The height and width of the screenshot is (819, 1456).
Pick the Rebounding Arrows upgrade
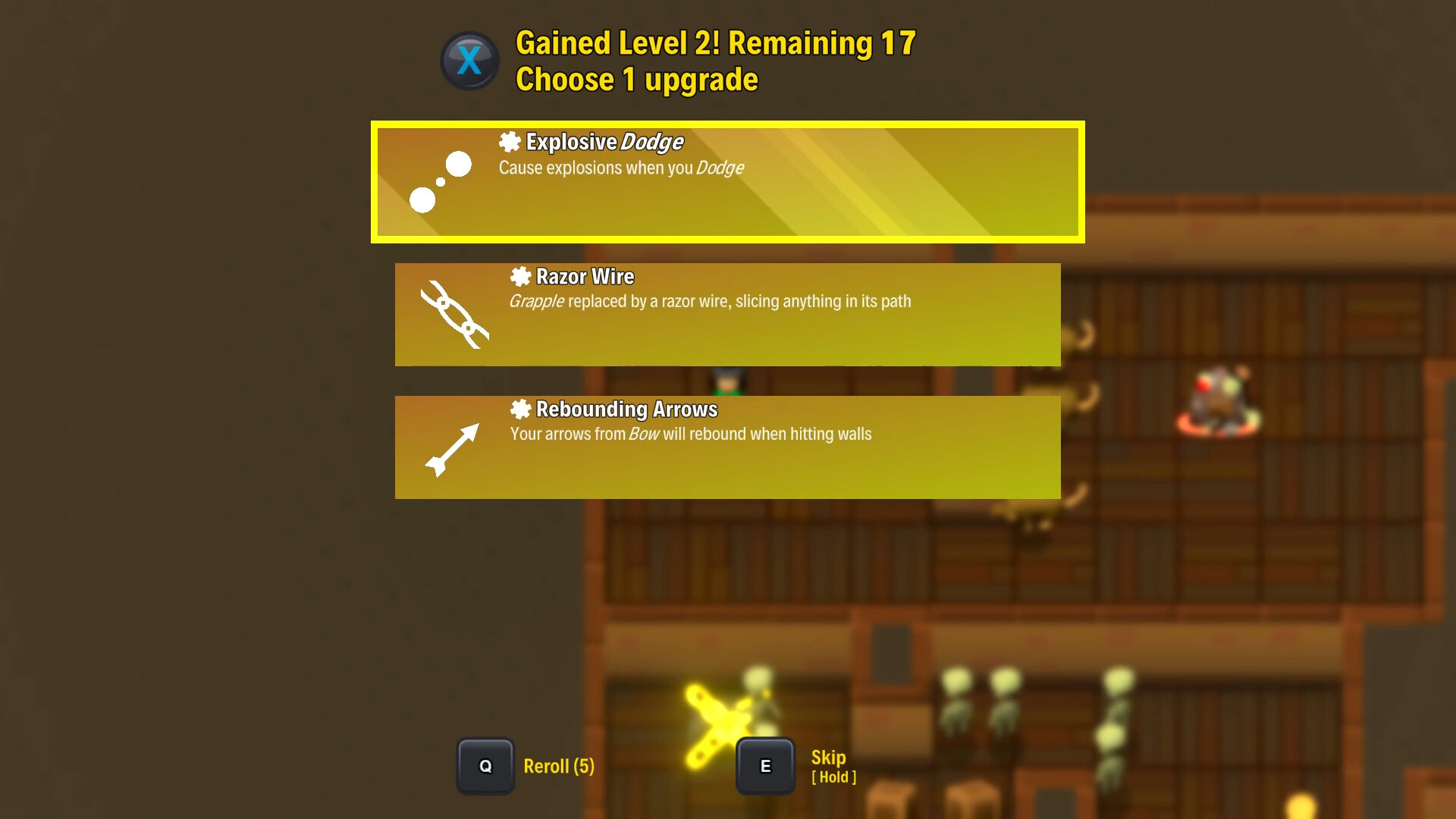coord(727,447)
